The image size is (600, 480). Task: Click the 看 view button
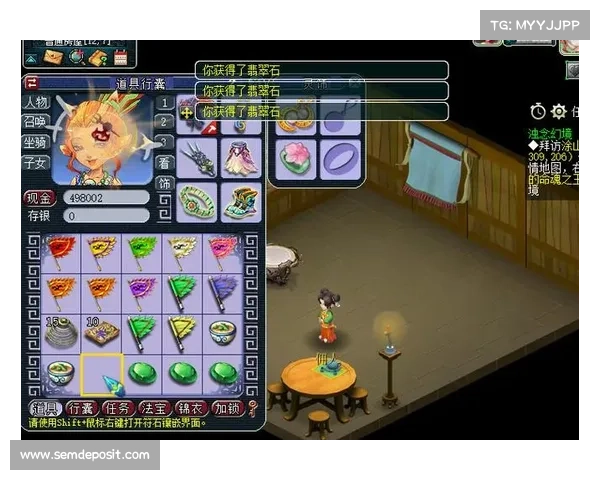pos(164,164)
